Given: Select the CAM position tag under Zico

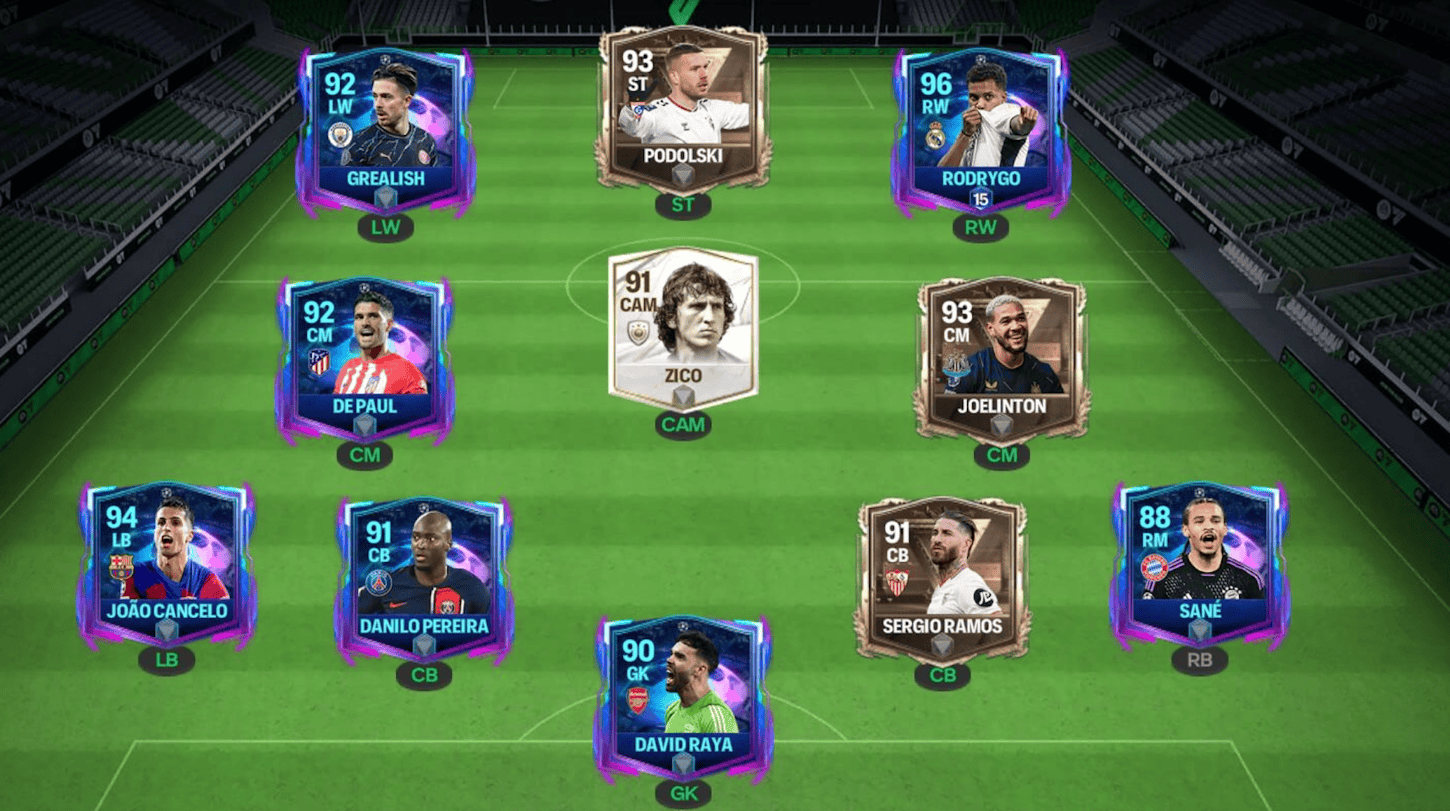Looking at the screenshot, I should [684, 425].
